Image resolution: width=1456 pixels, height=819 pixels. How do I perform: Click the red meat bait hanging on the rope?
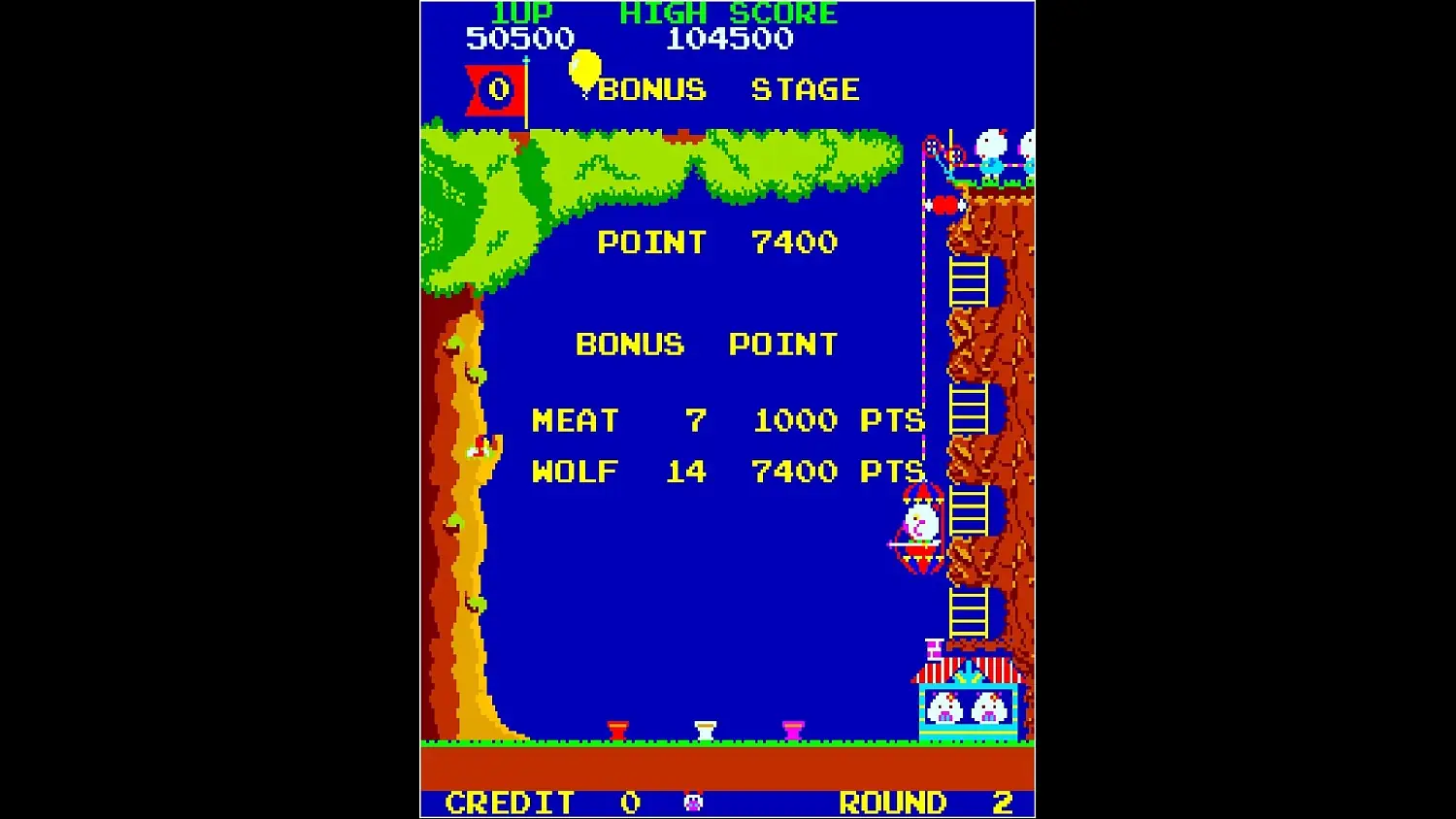944,204
